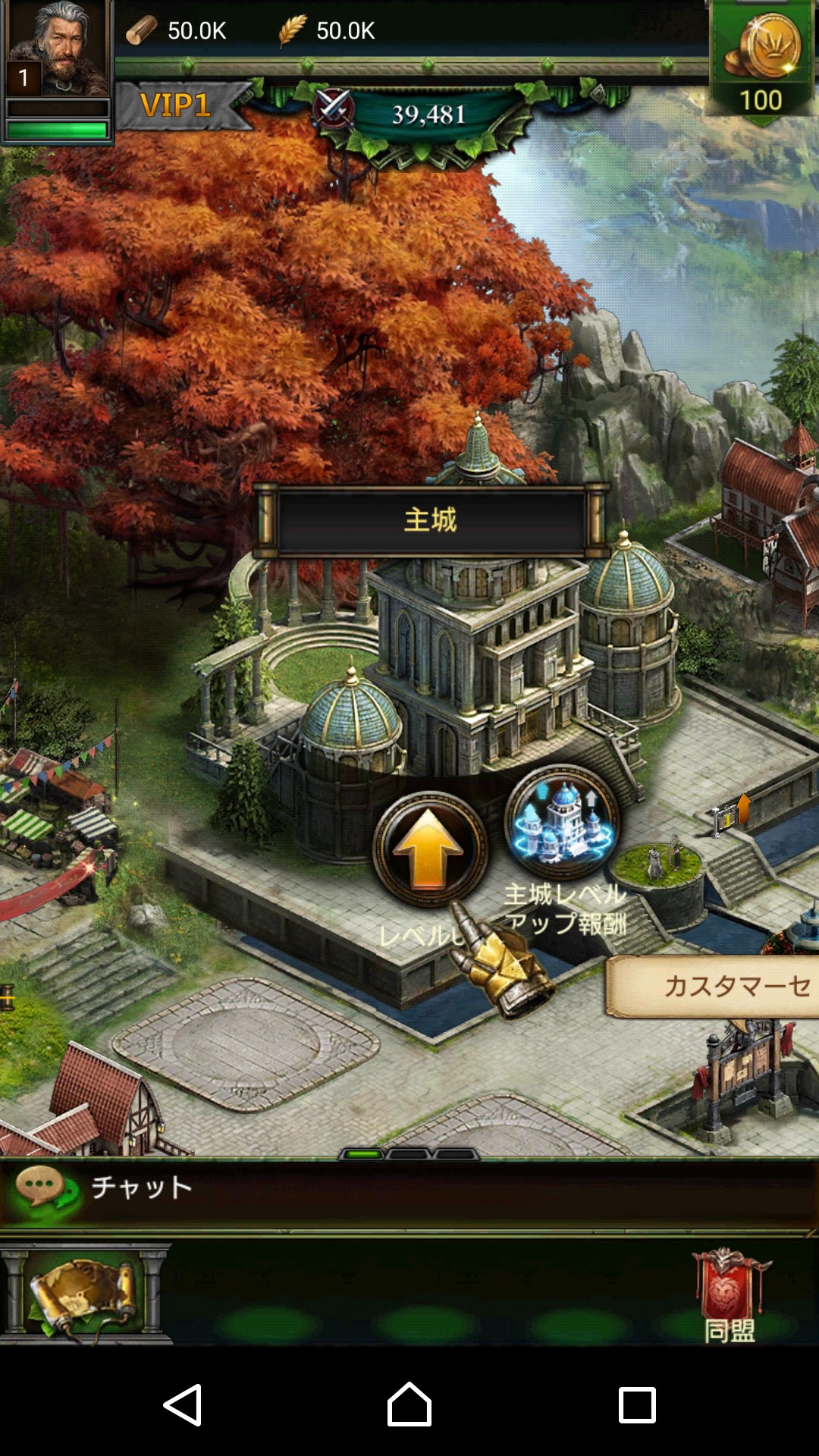Viewport: 819px width, 1456px height.
Task: Tap the 主城 building name label
Action: 431,520
